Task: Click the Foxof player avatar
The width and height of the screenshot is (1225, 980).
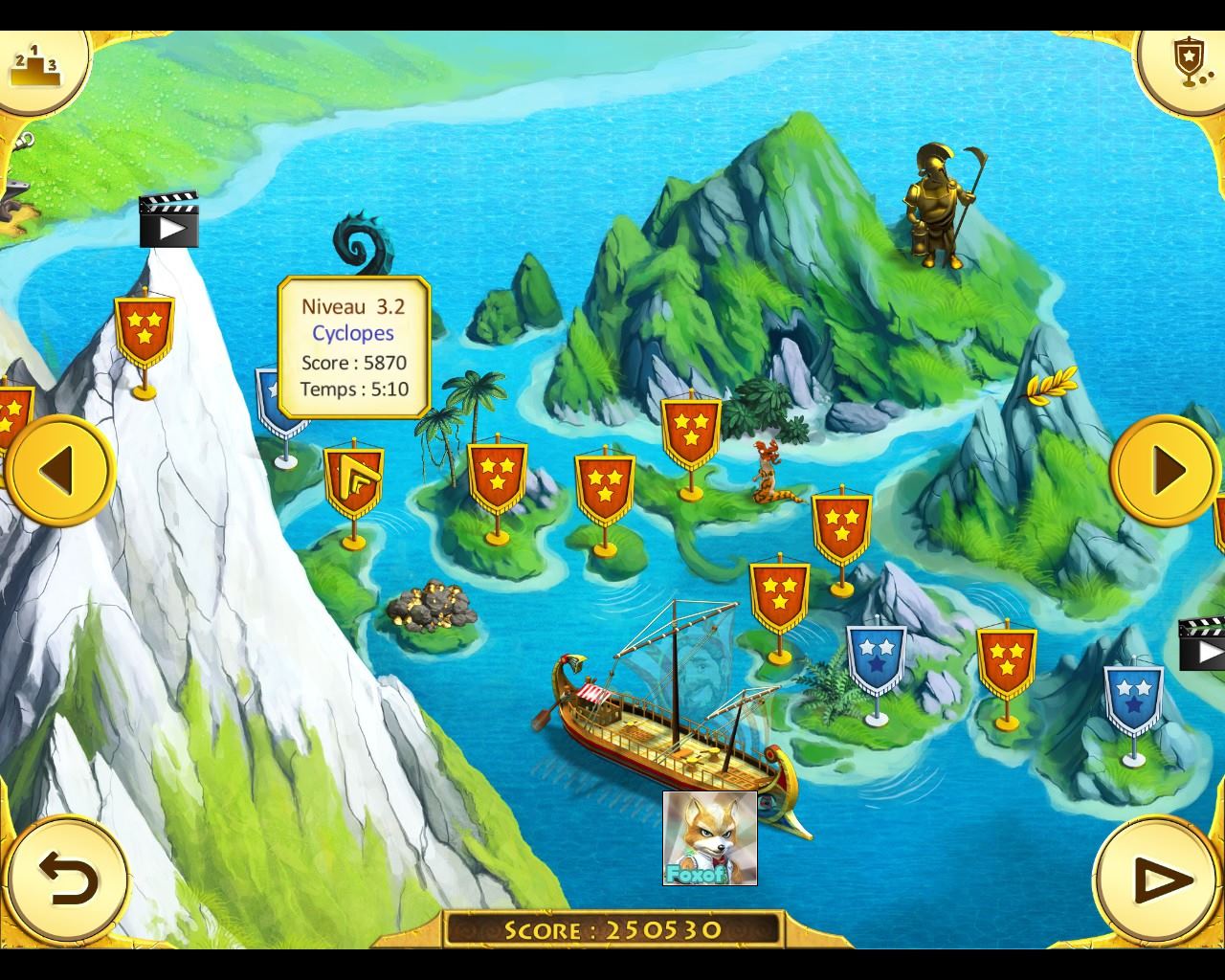Action: pos(709,837)
